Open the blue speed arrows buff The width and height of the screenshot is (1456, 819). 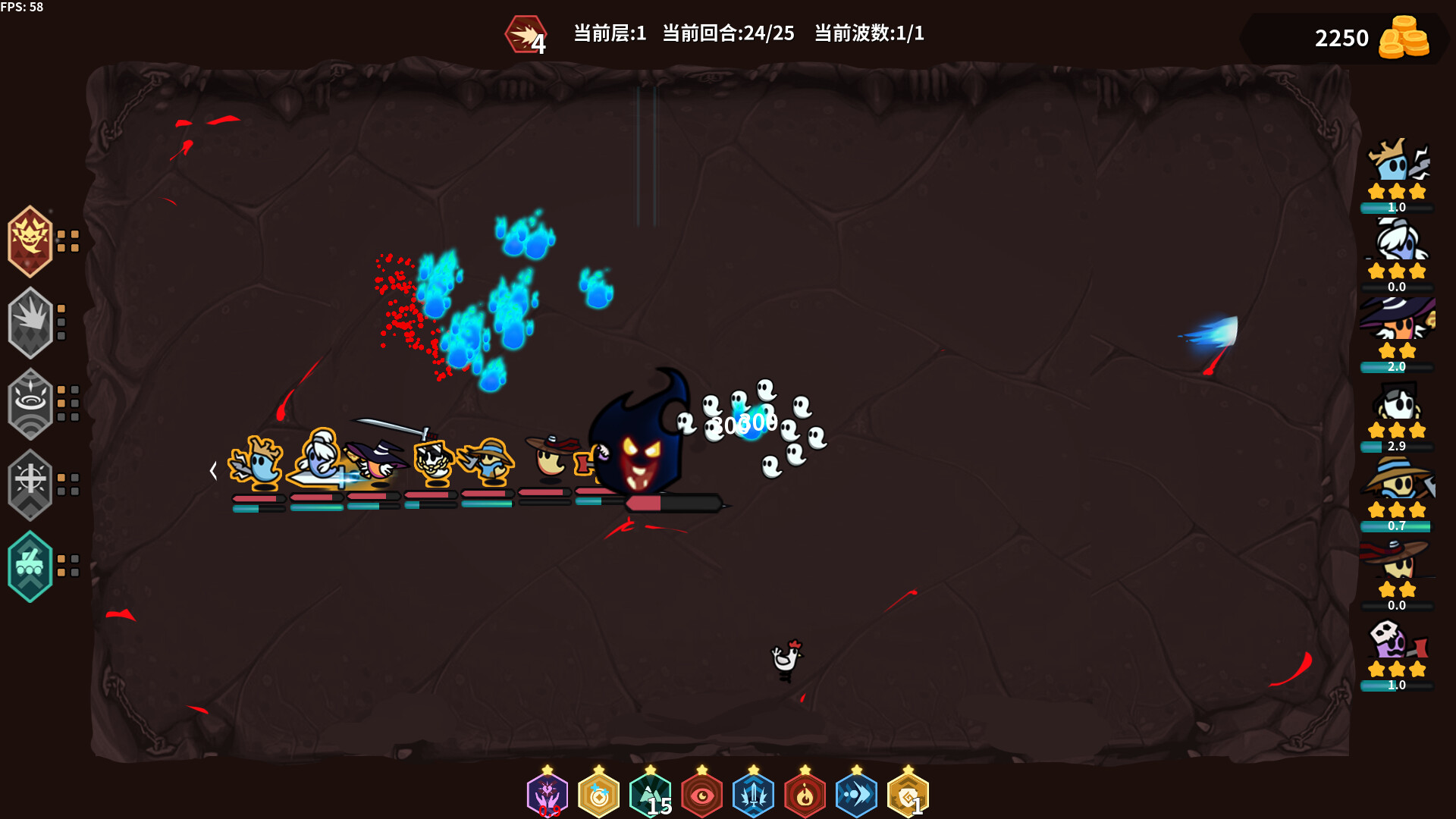pos(857,795)
